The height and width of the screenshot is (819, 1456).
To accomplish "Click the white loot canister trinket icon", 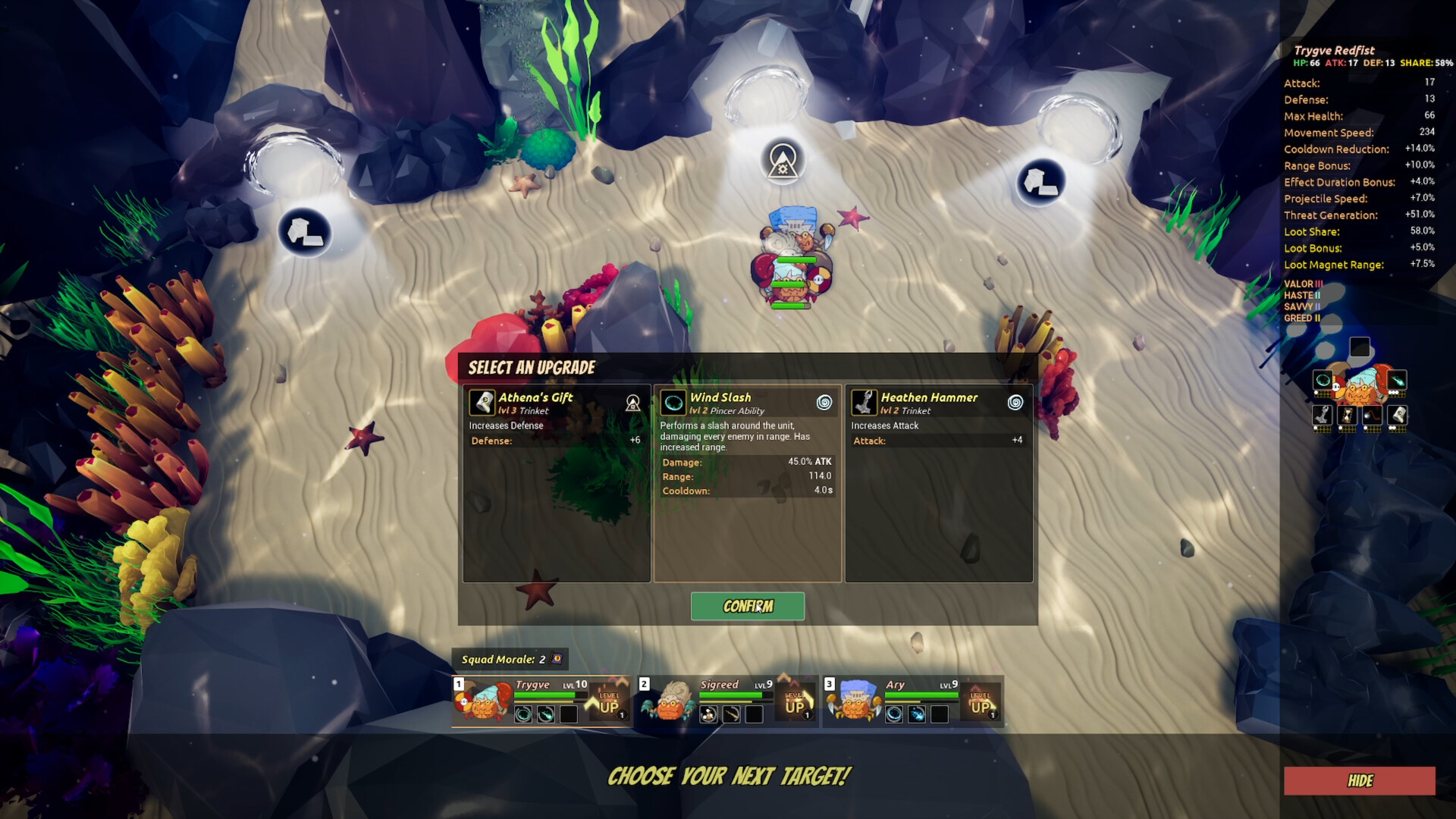I will 1397,415.
